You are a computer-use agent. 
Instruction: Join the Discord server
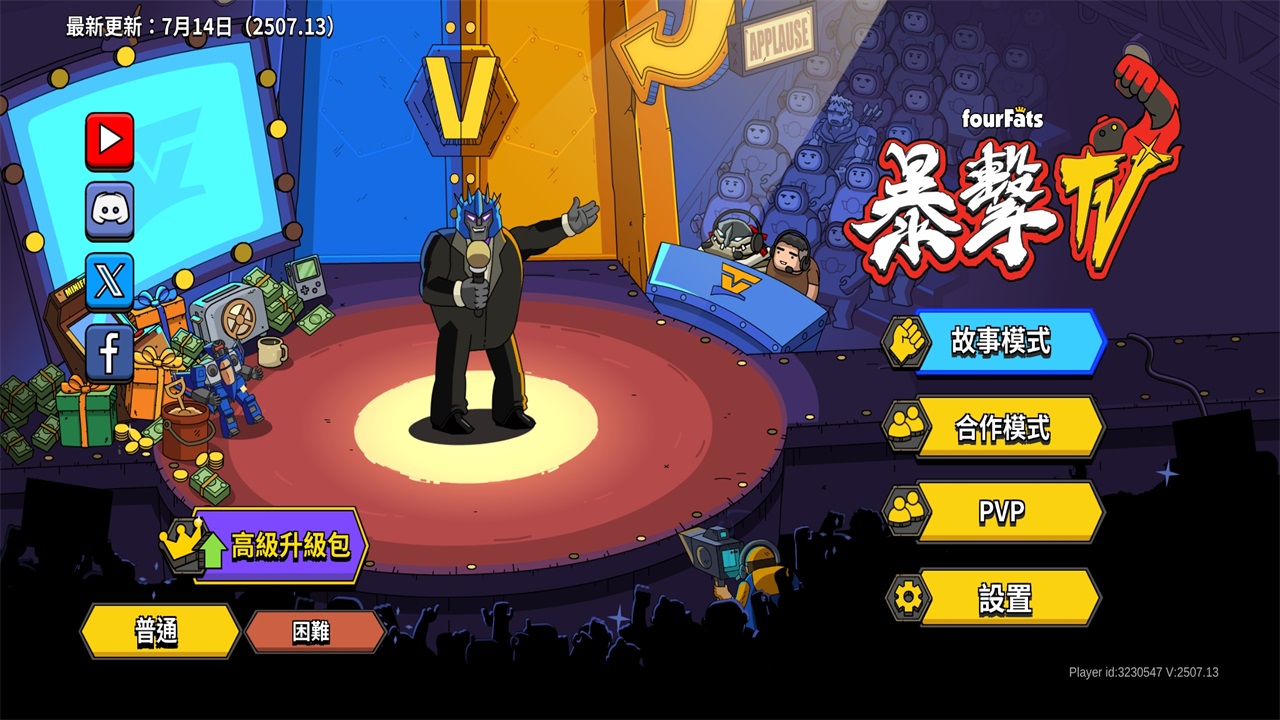(x=109, y=211)
